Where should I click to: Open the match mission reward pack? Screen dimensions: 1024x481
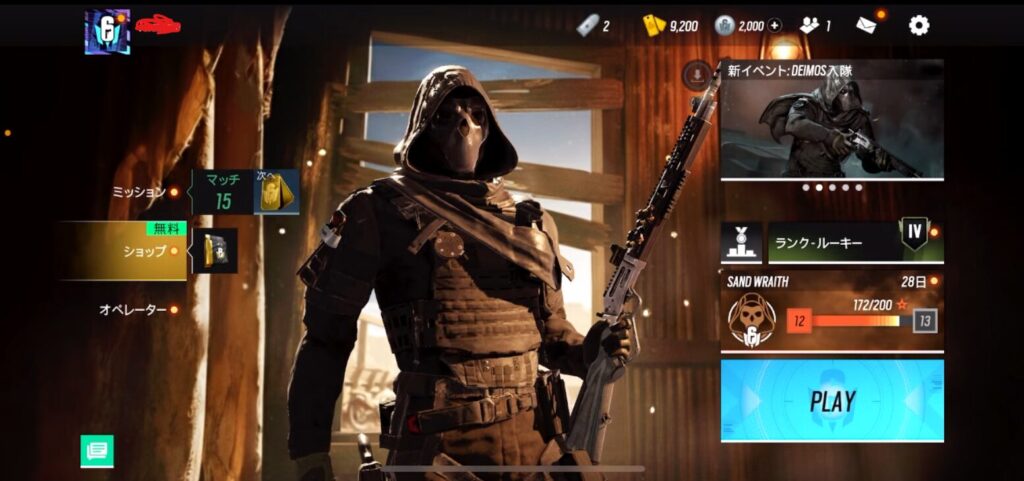(276, 191)
